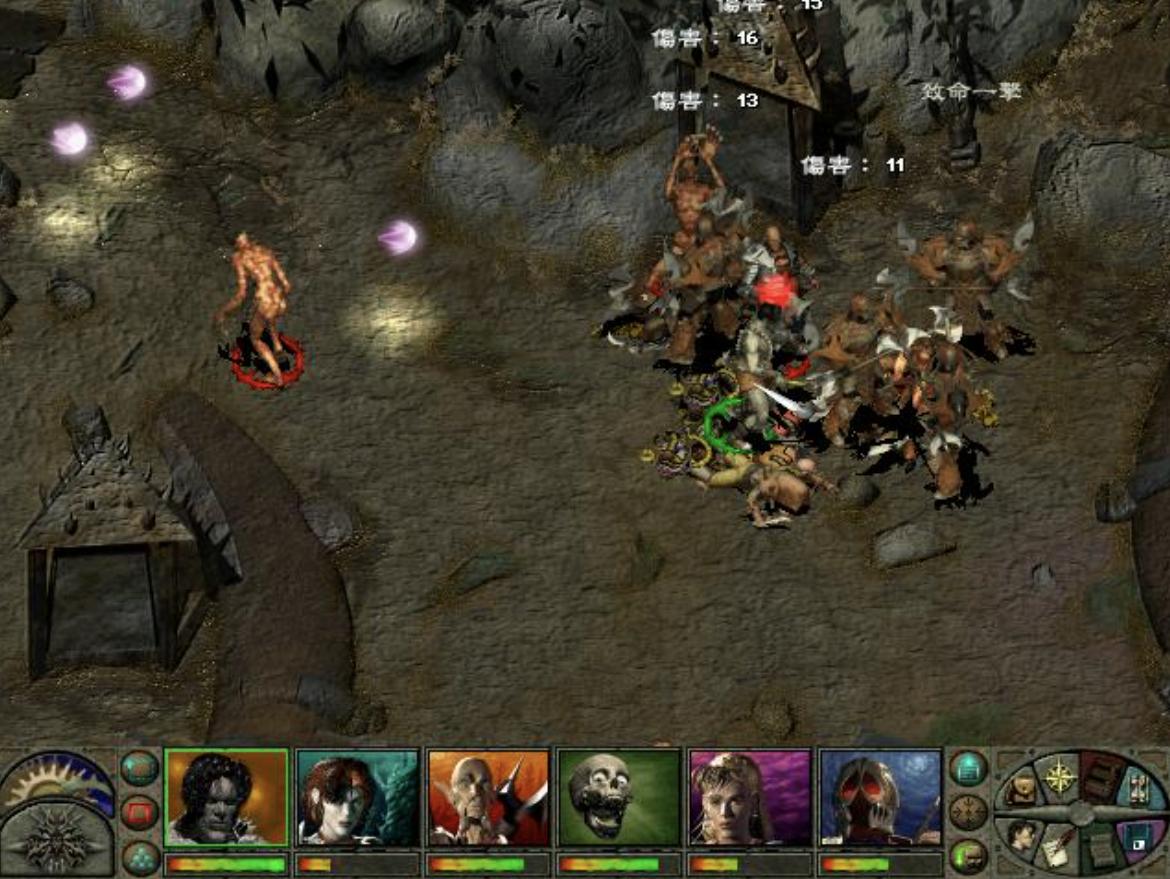The width and height of the screenshot is (1170, 879).
Task: Select Morte the skull's portrait
Action: pos(619,797)
